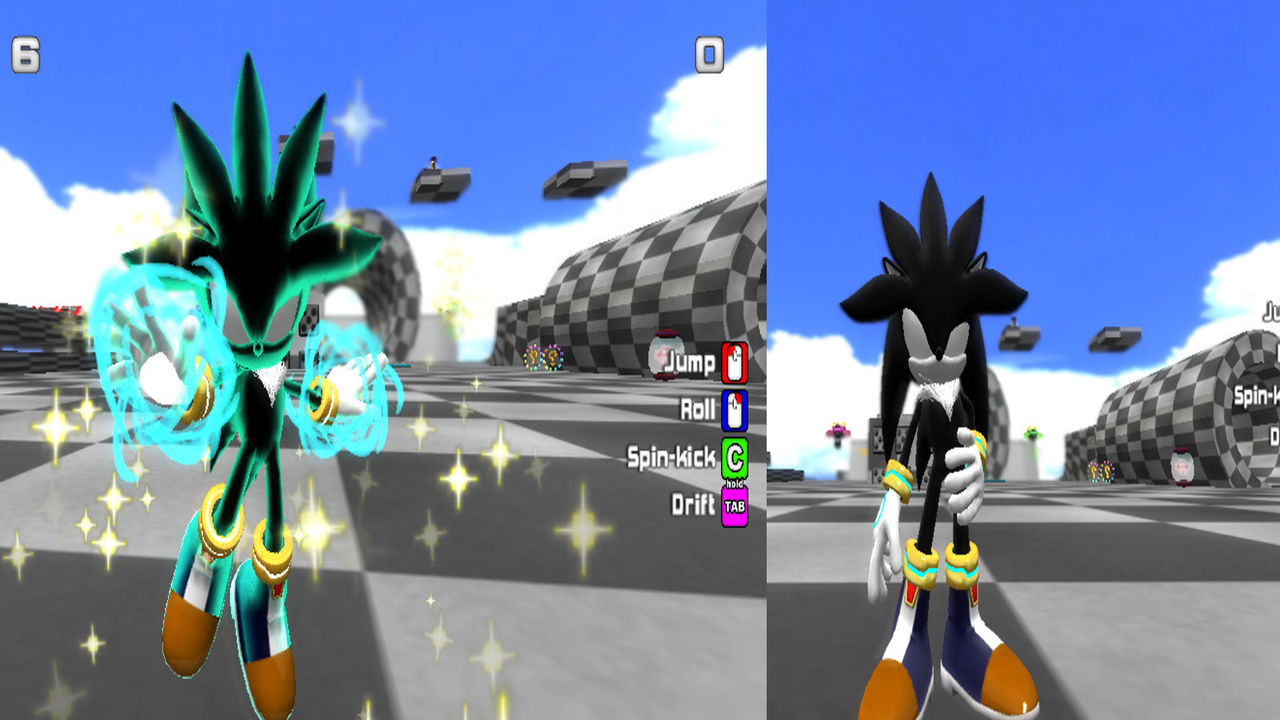Click the 'Roll' text label
1280x720 pixels.
click(698, 408)
